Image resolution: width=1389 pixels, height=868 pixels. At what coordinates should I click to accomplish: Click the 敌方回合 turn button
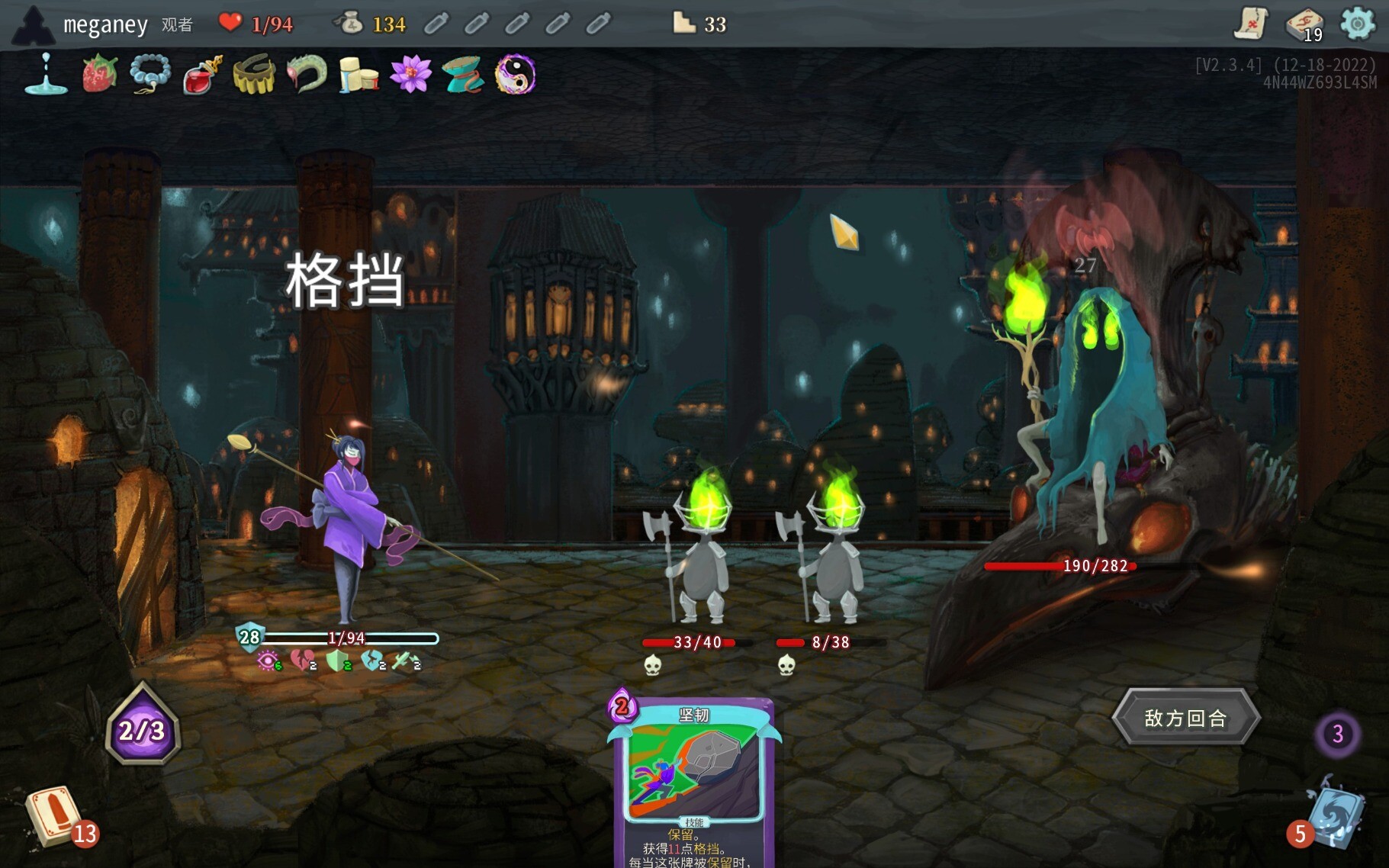tap(1185, 717)
